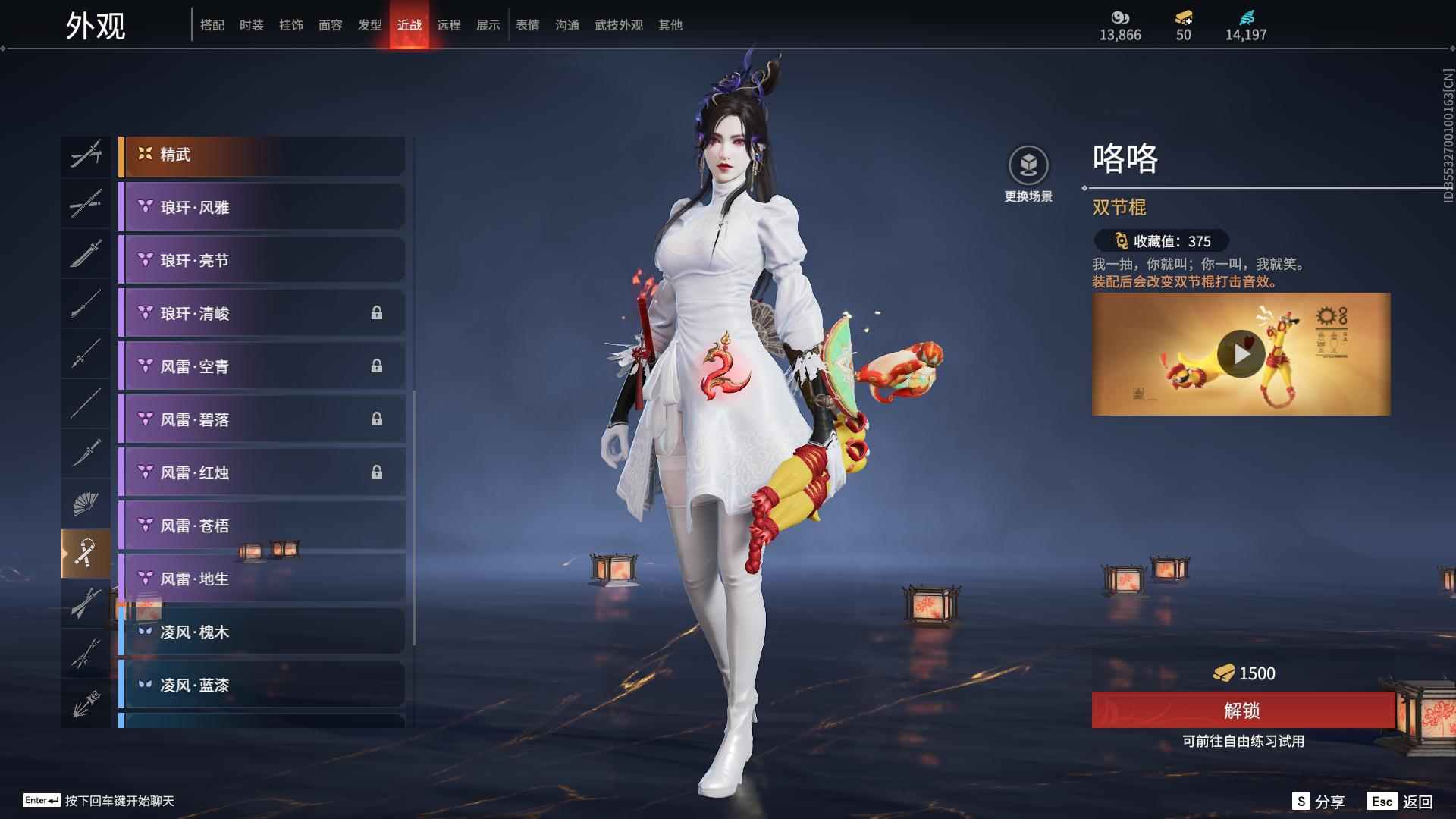This screenshot has width=1456, height=819.
Task: Switch to the 时装 fashion tab
Action: pos(252,24)
